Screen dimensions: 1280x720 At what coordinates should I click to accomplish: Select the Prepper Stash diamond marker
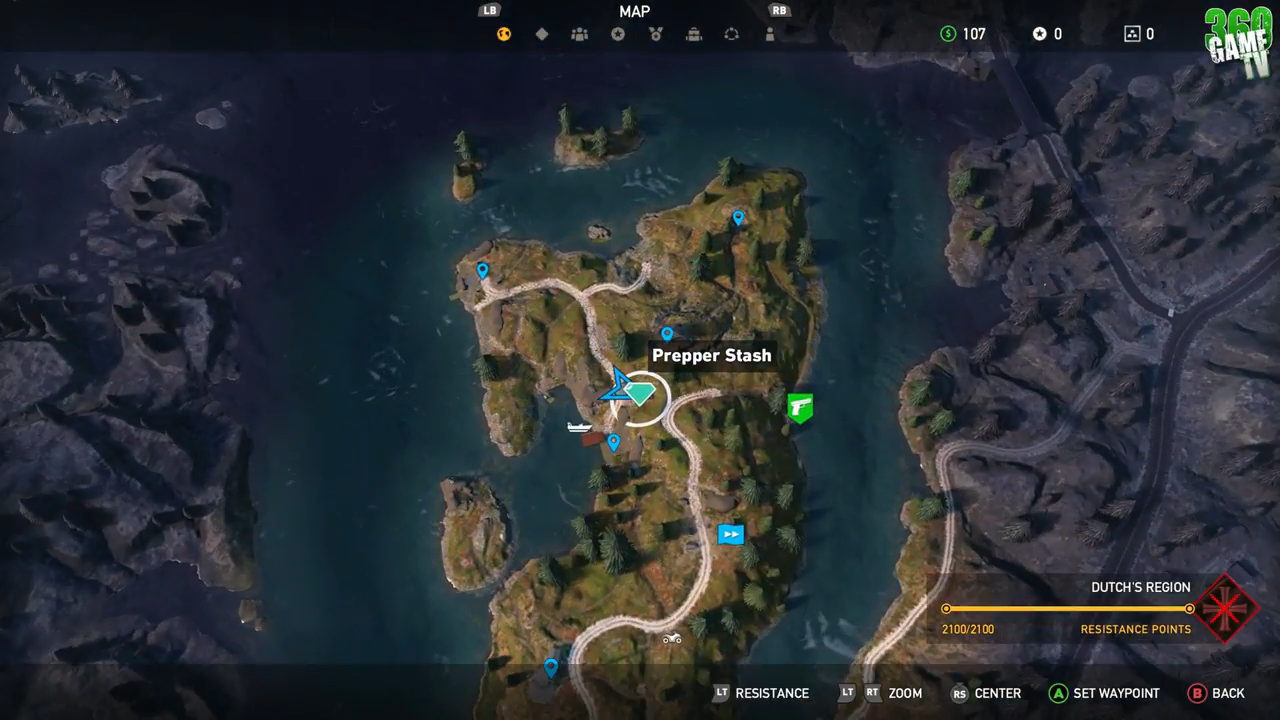639,394
